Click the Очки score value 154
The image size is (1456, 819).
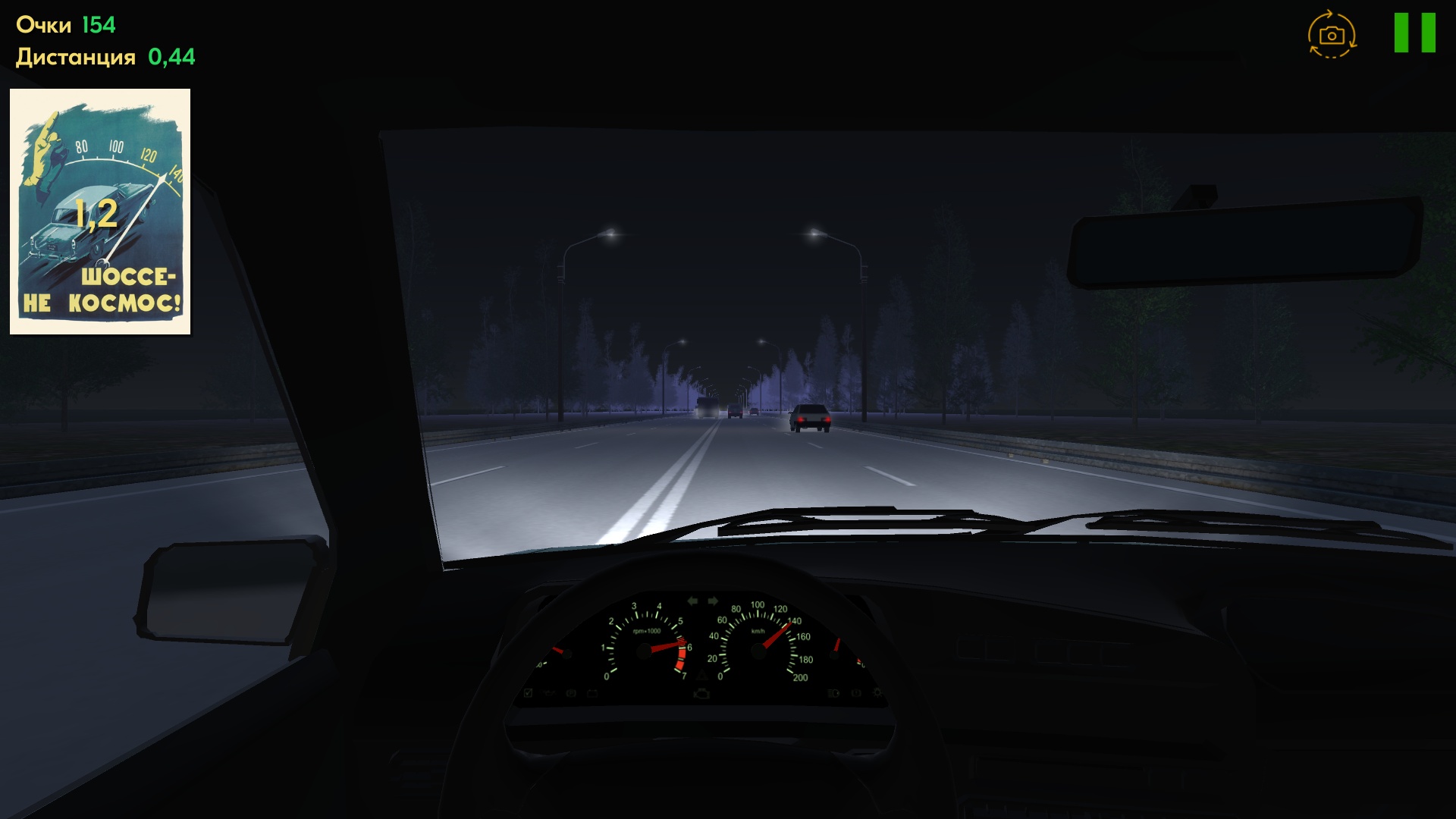99,24
